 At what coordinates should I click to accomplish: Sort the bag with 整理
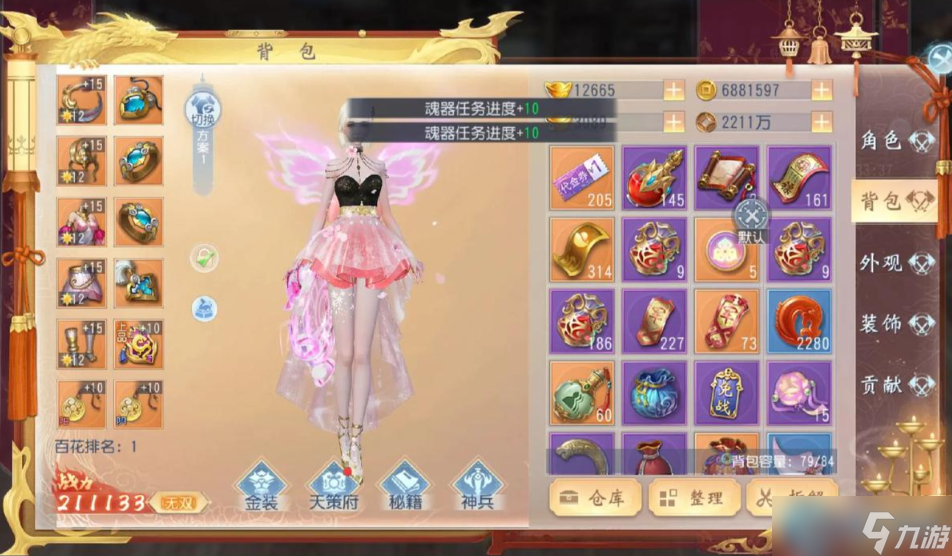(693, 497)
